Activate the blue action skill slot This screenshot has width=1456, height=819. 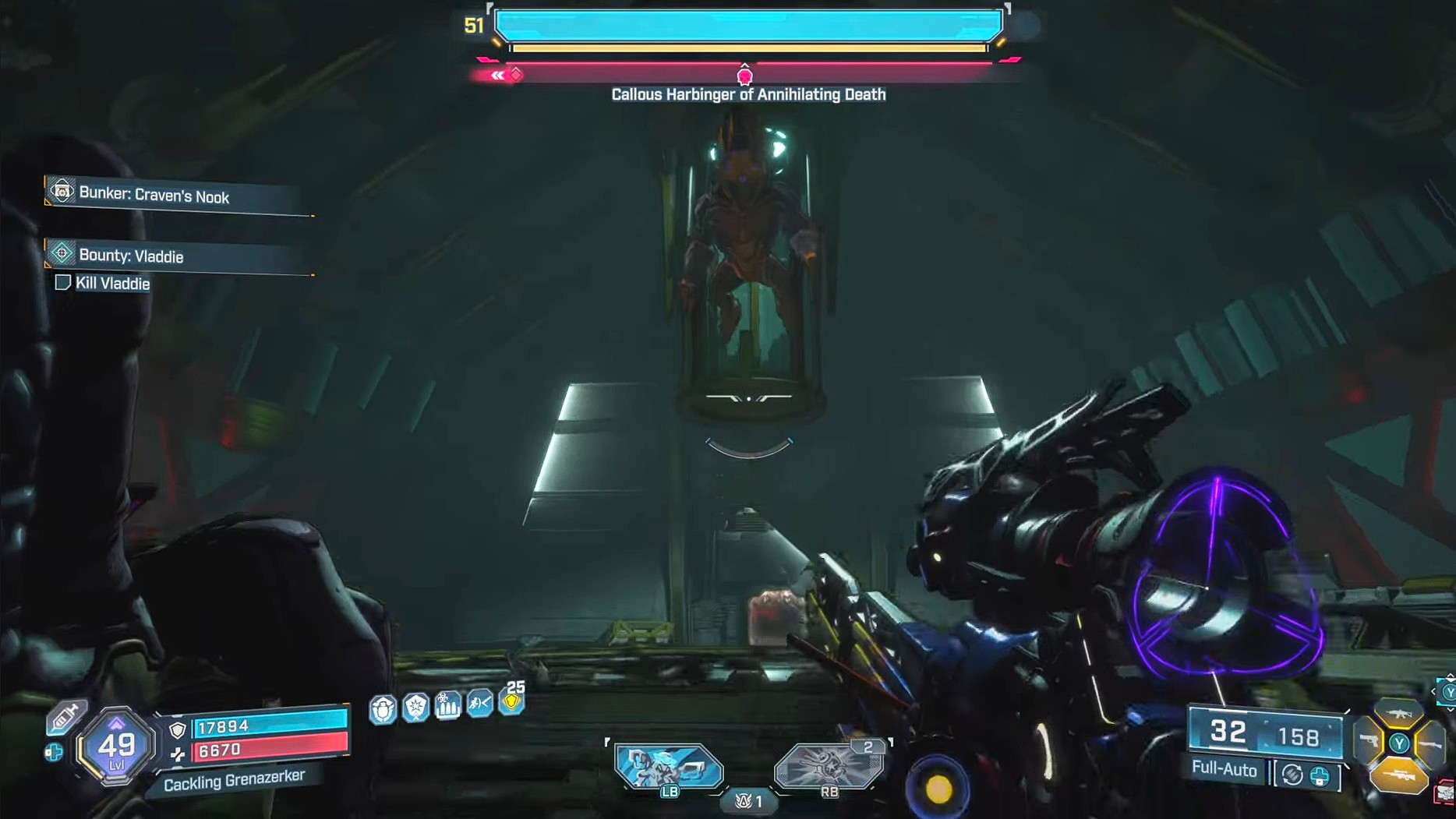pyautogui.click(x=669, y=765)
